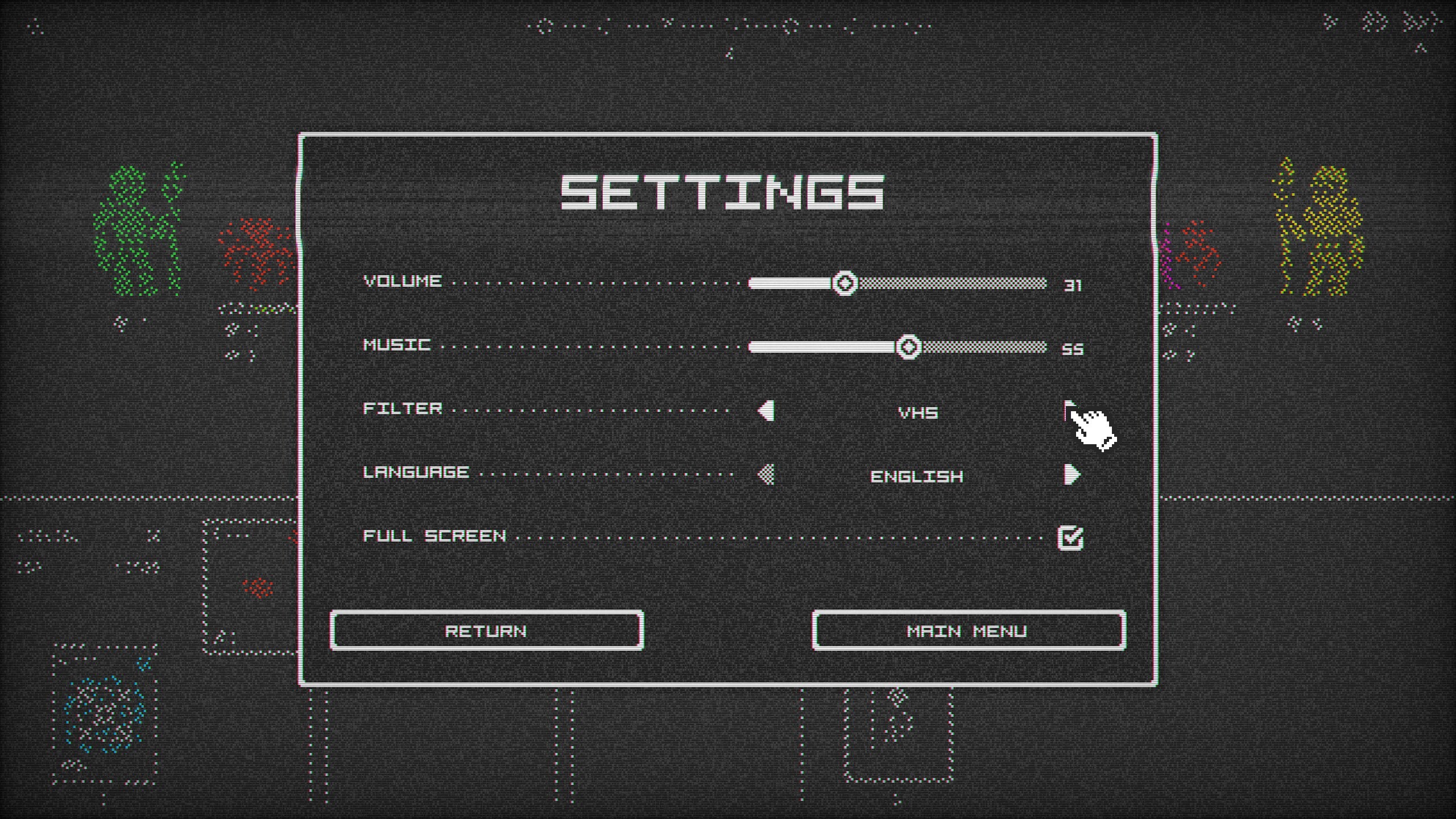The width and height of the screenshot is (1456, 819).
Task: Select the ENGLISH language label
Action: click(916, 477)
